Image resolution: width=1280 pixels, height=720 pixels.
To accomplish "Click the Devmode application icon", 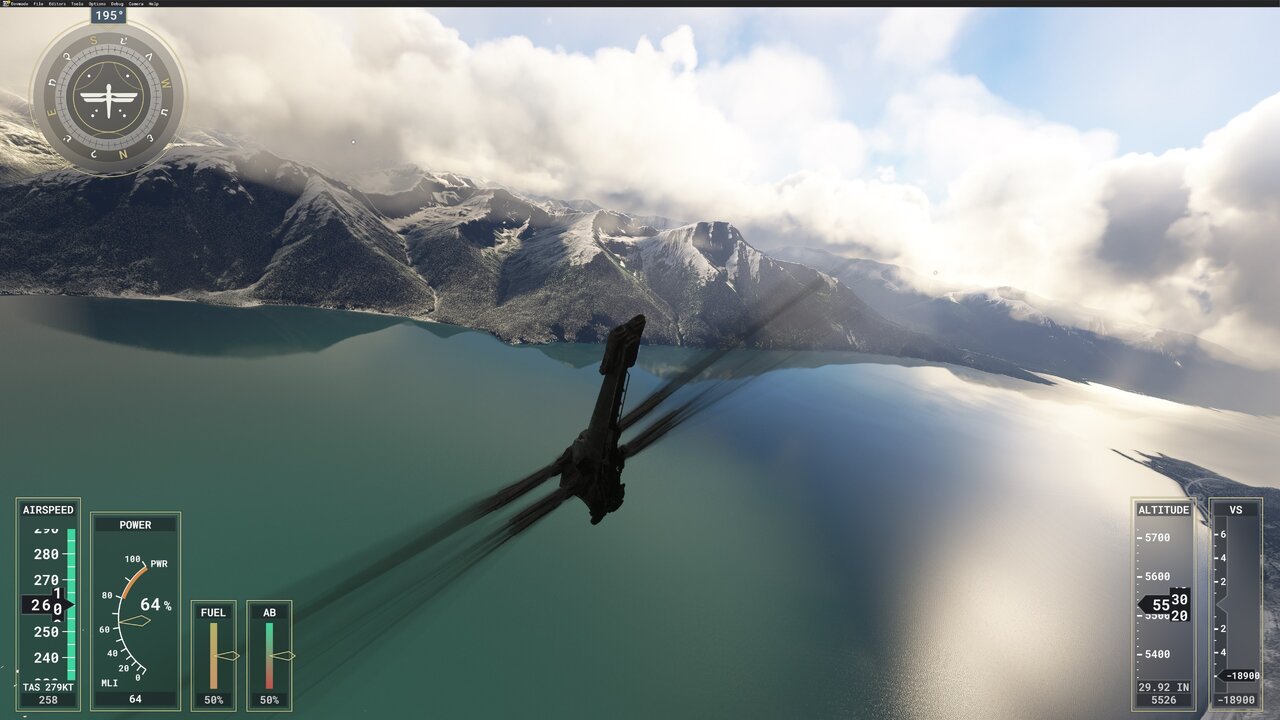I will click(x=5, y=4).
